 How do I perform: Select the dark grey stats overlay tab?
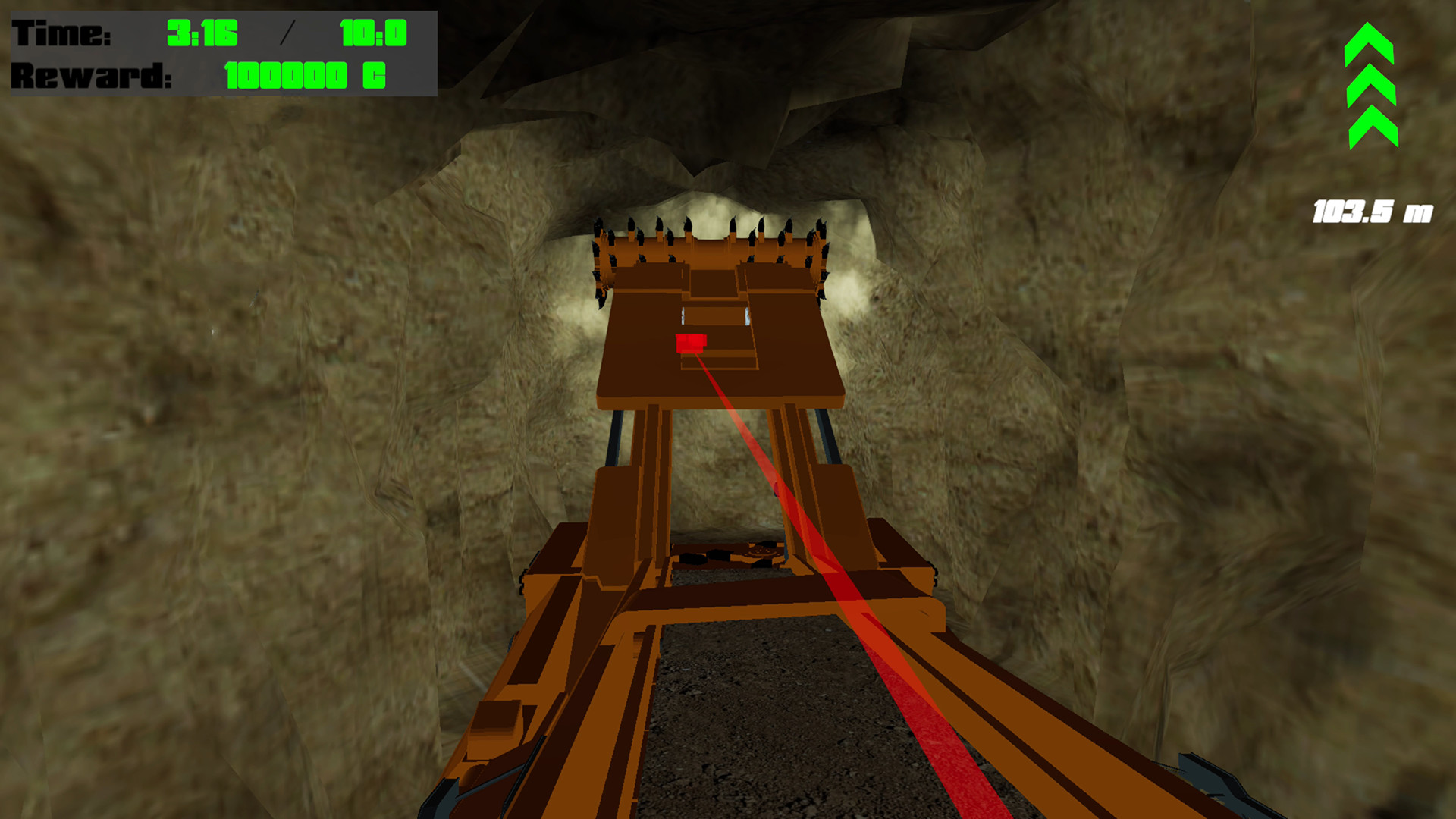(220, 53)
